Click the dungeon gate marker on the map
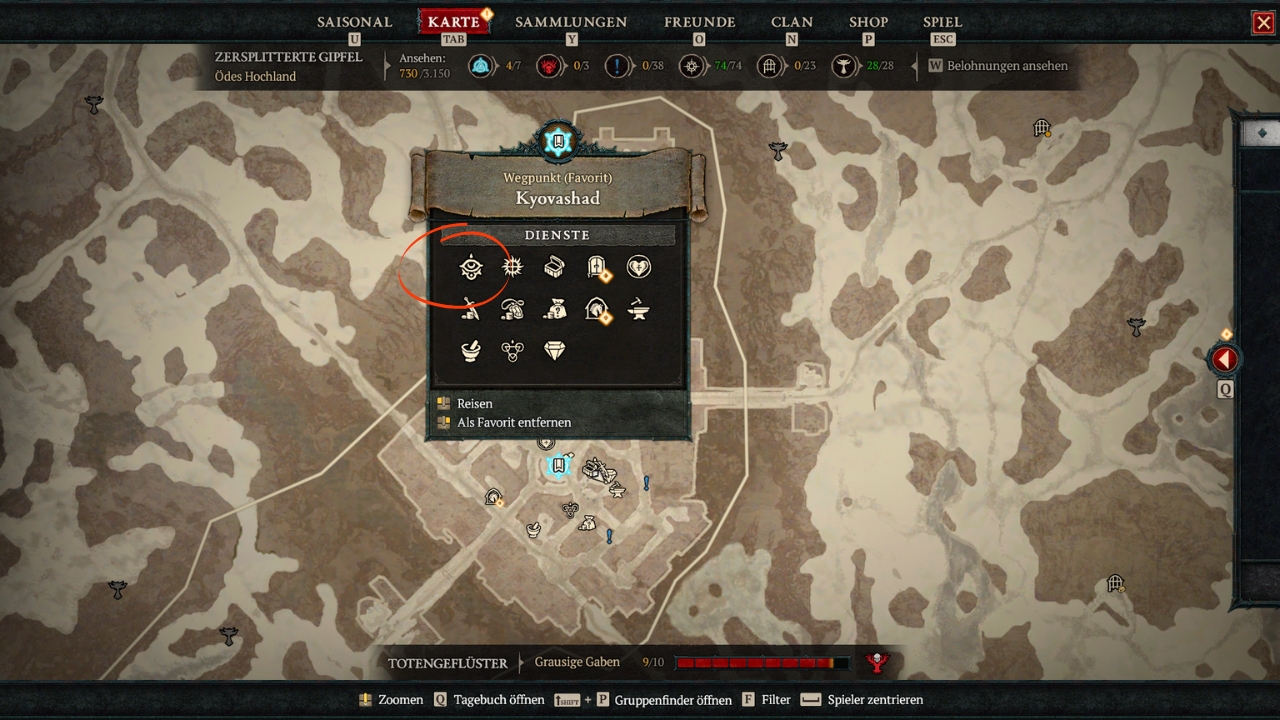This screenshot has width=1280, height=720. tap(1042, 128)
